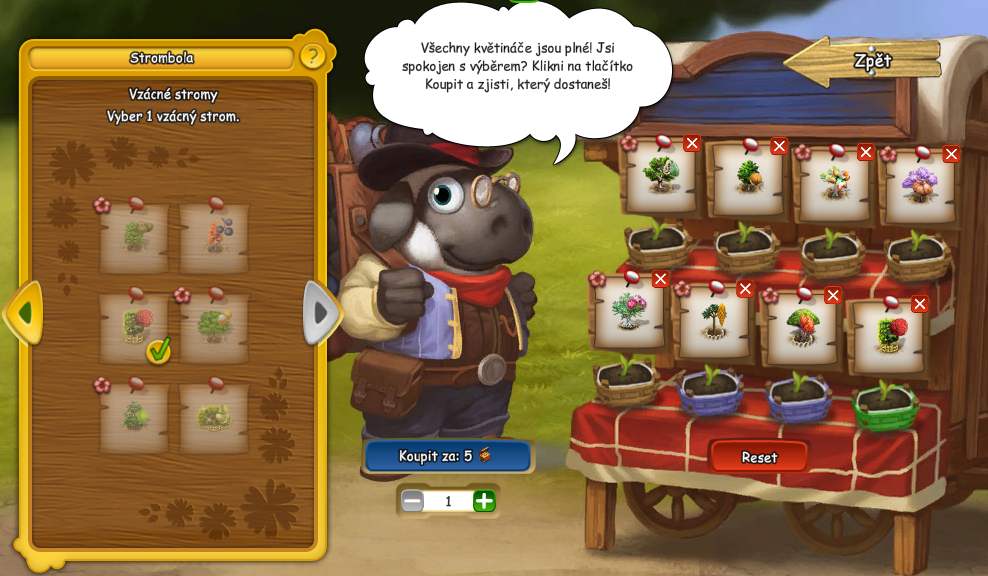Remove the pink flowering bush from its flowerpot
This screenshot has width=988, height=576.
(x=660, y=279)
